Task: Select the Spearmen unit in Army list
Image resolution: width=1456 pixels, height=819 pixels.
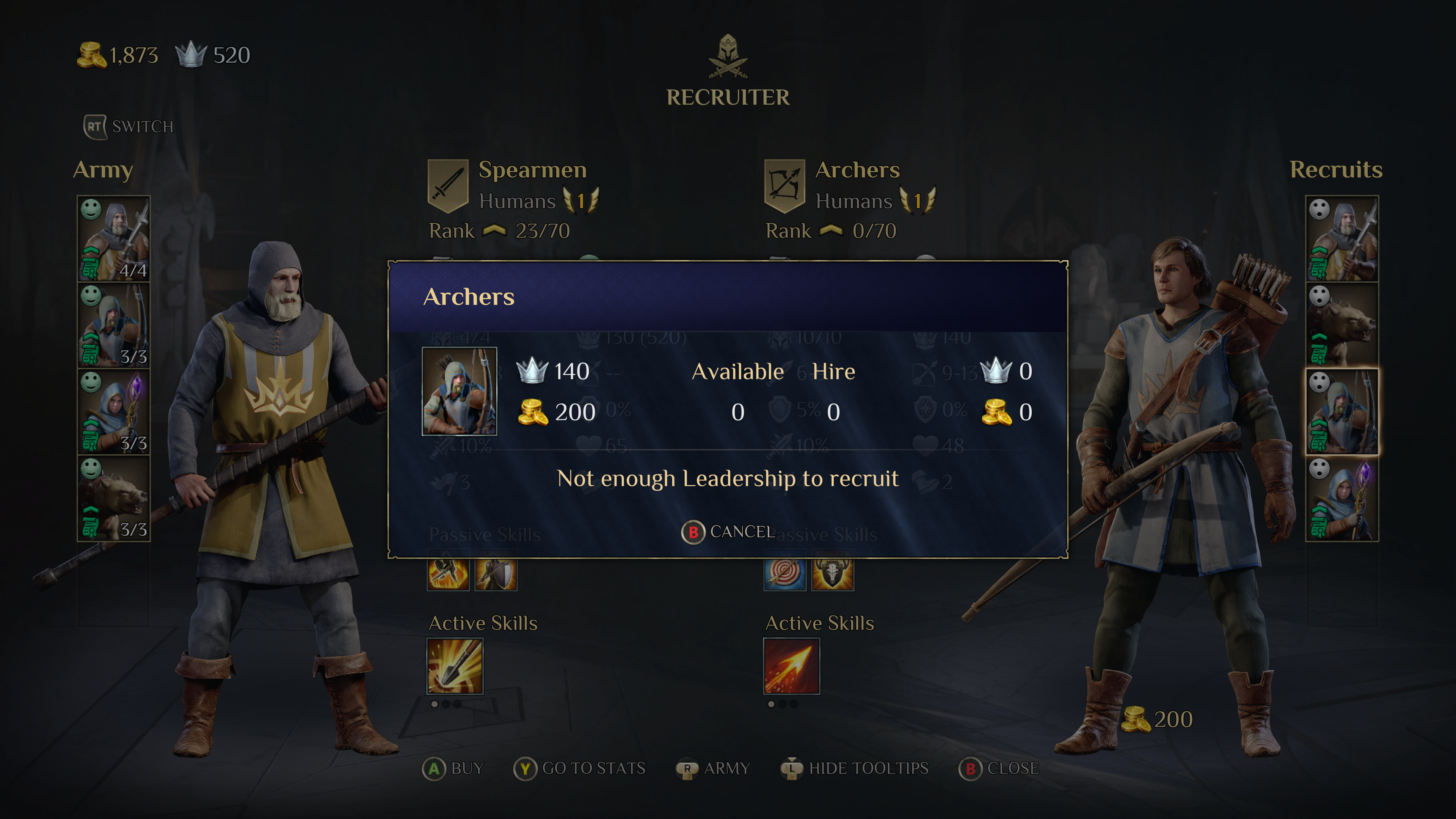Action: (x=114, y=238)
